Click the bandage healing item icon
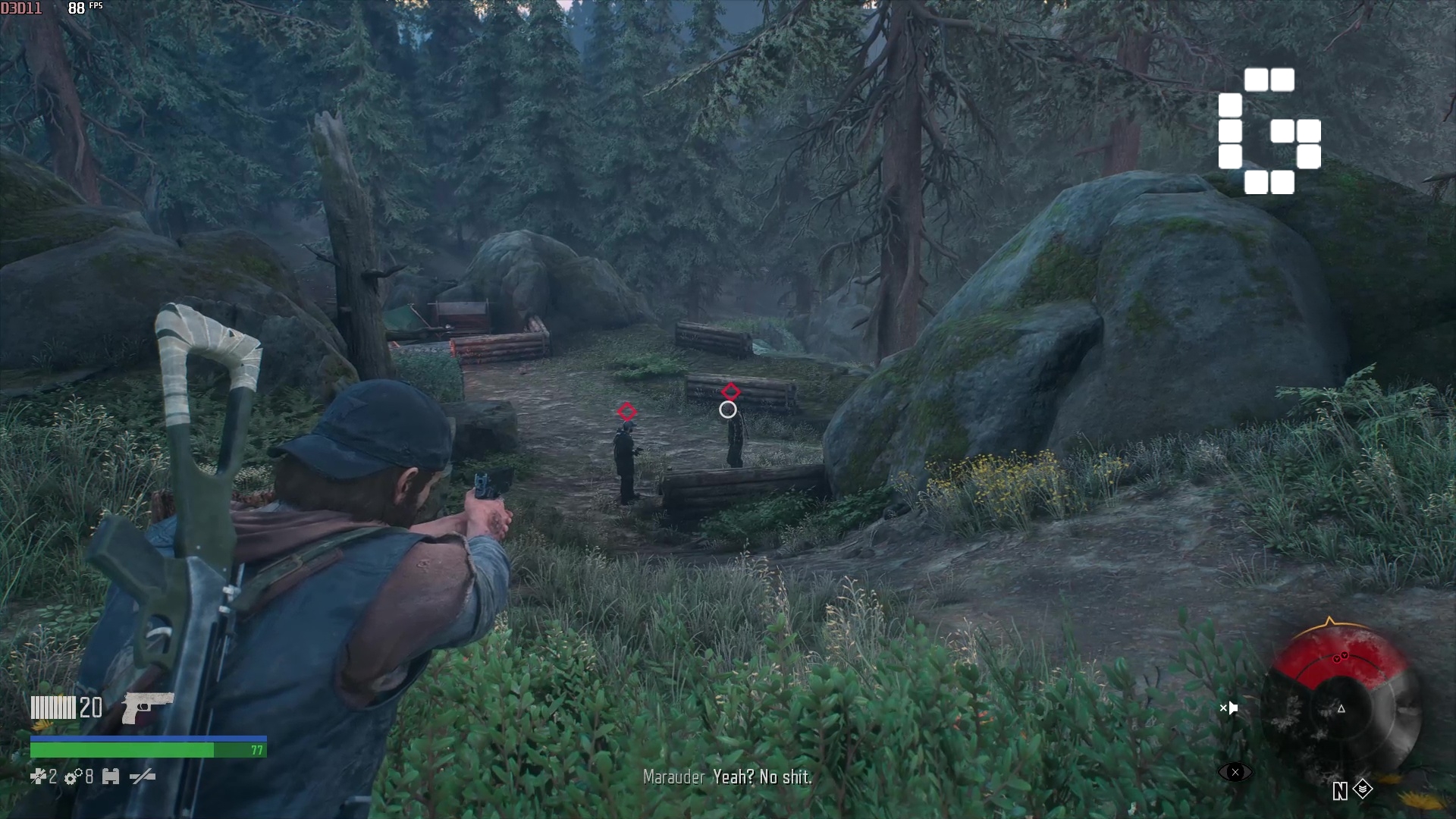This screenshot has width=1456, height=819. point(39,777)
